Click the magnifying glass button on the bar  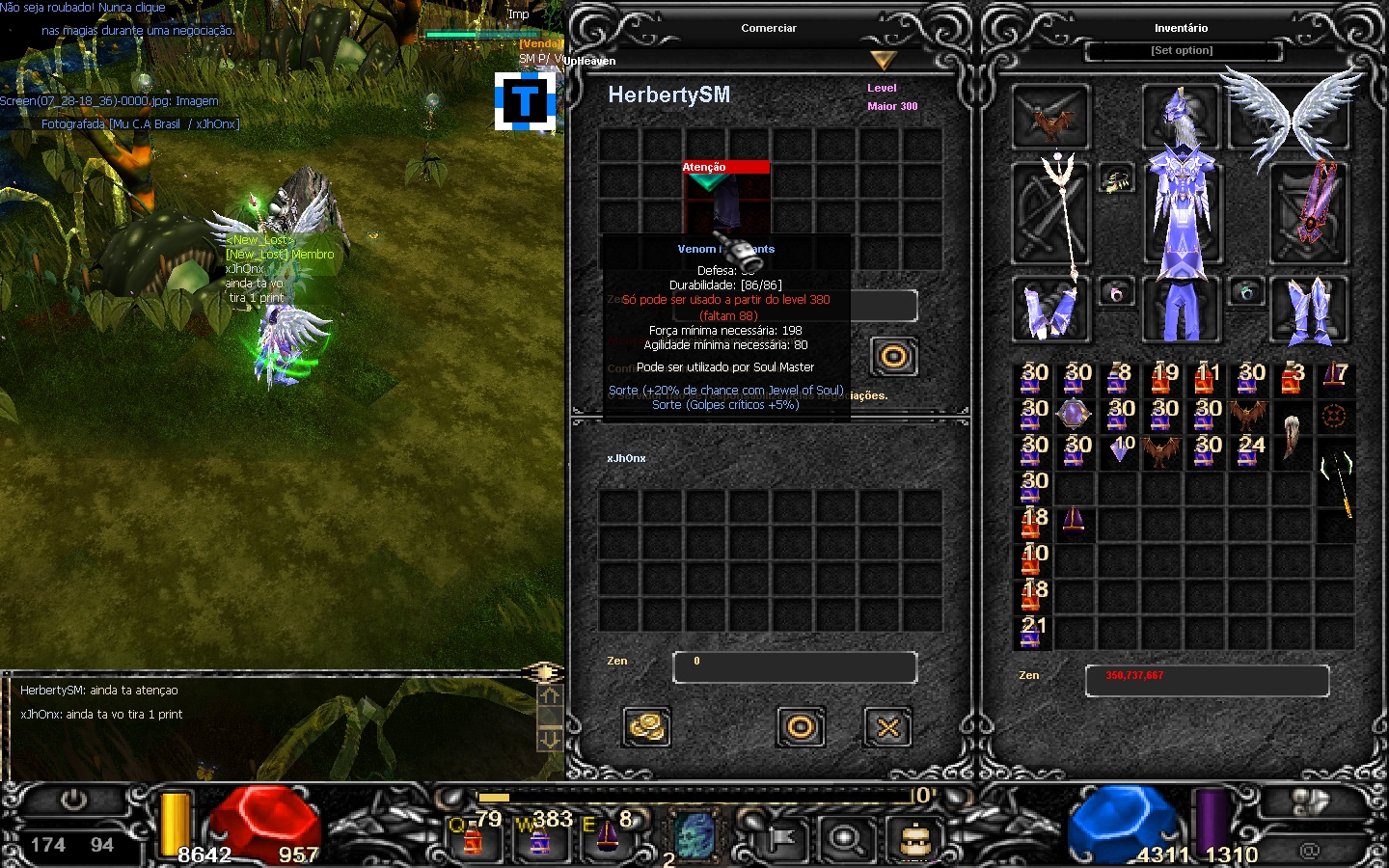coord(846,839)
